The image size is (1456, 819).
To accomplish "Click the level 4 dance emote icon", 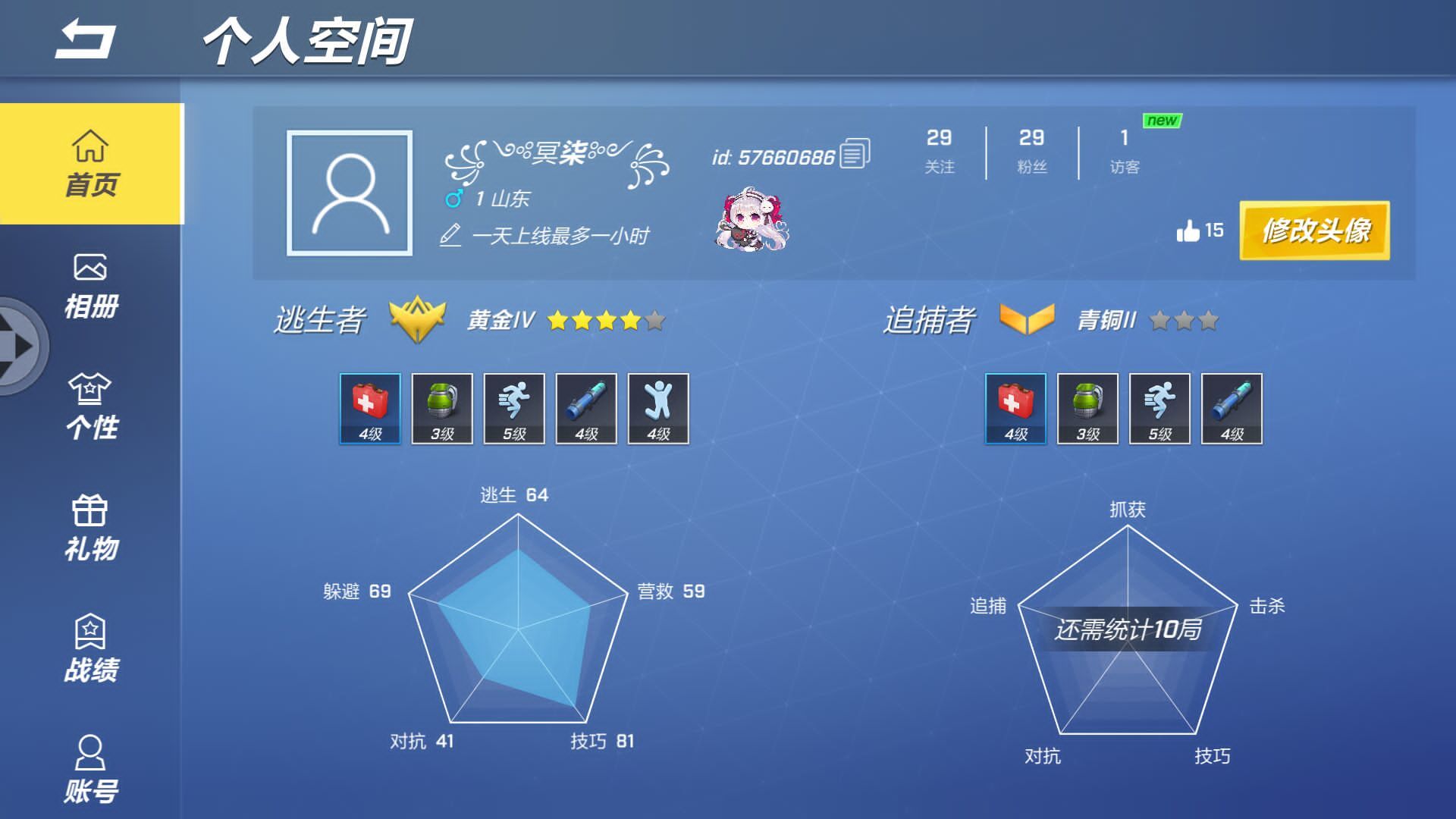I will (x=657, y=409).
